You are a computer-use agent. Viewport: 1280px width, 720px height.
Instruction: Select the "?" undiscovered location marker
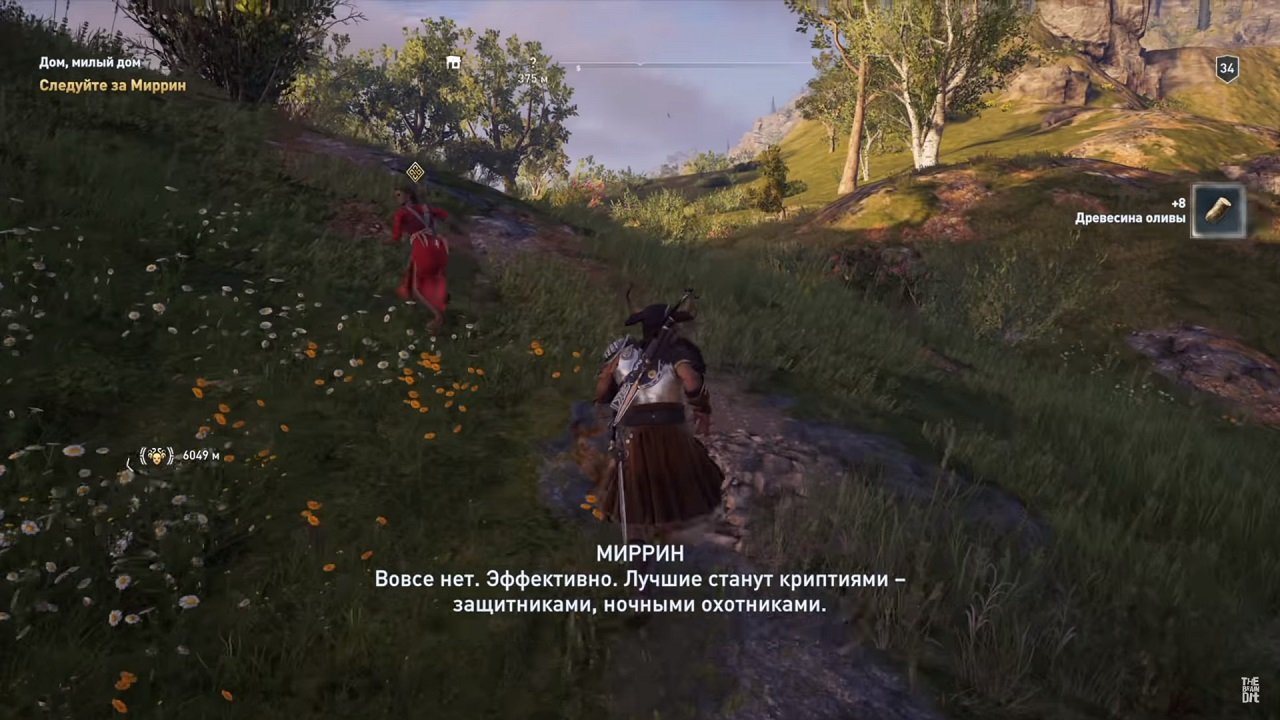pos(533,61)
